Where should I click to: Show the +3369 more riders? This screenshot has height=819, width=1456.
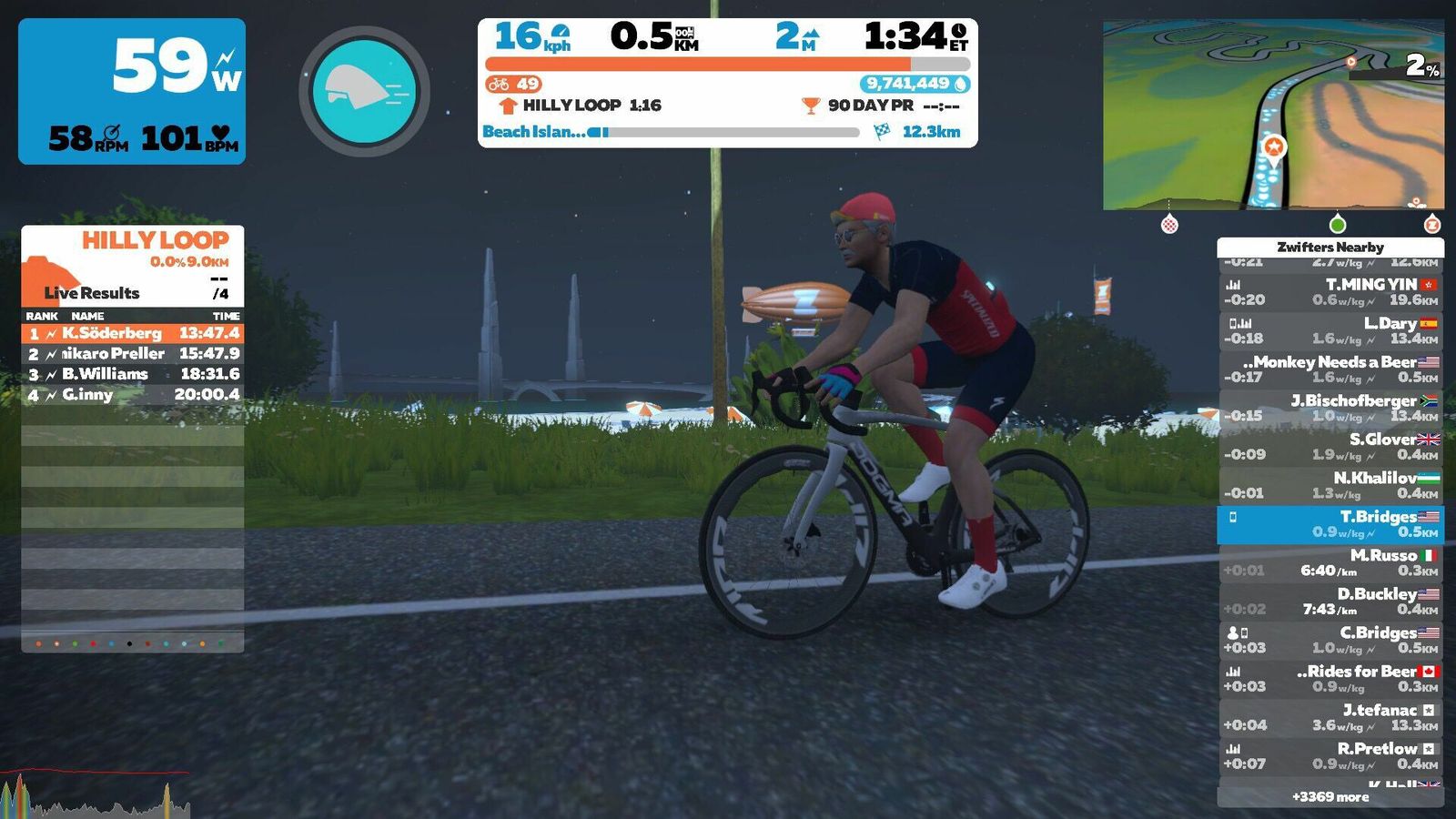1330,797
